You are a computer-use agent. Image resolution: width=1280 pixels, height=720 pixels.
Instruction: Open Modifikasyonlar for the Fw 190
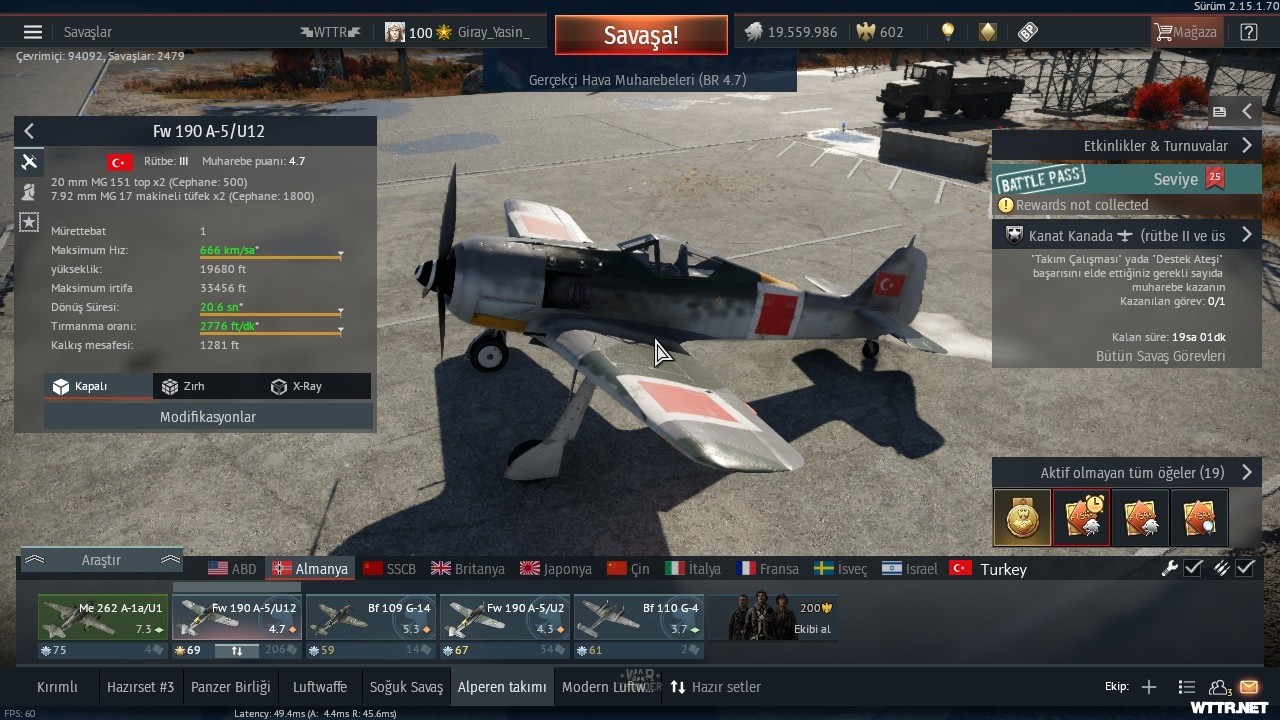(x=208, y=417)
